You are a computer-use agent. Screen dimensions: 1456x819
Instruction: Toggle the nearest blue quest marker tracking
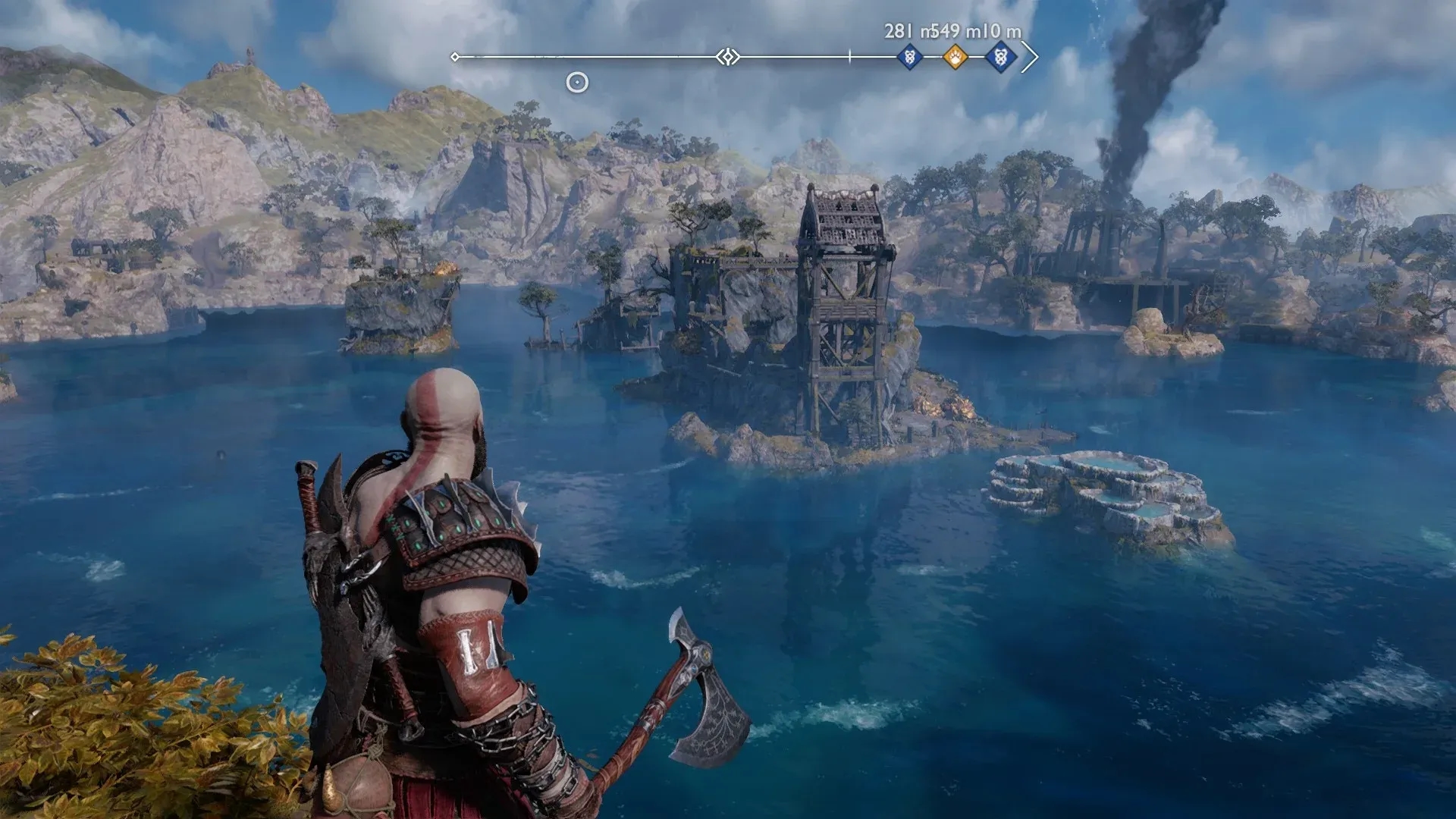pos(909,57)
